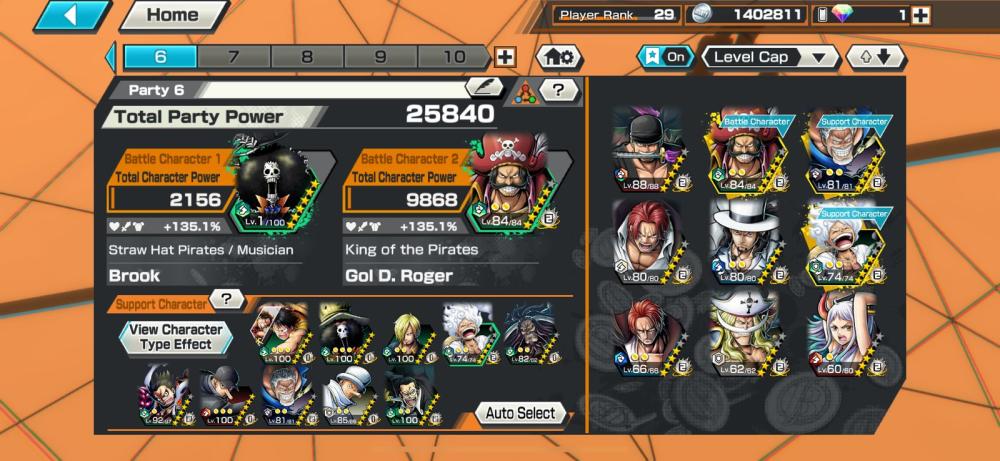Image resolution: width=1000 pixels, height=461 pixels.
Task: Select party tab 9
Action: [x=380, y=57]
